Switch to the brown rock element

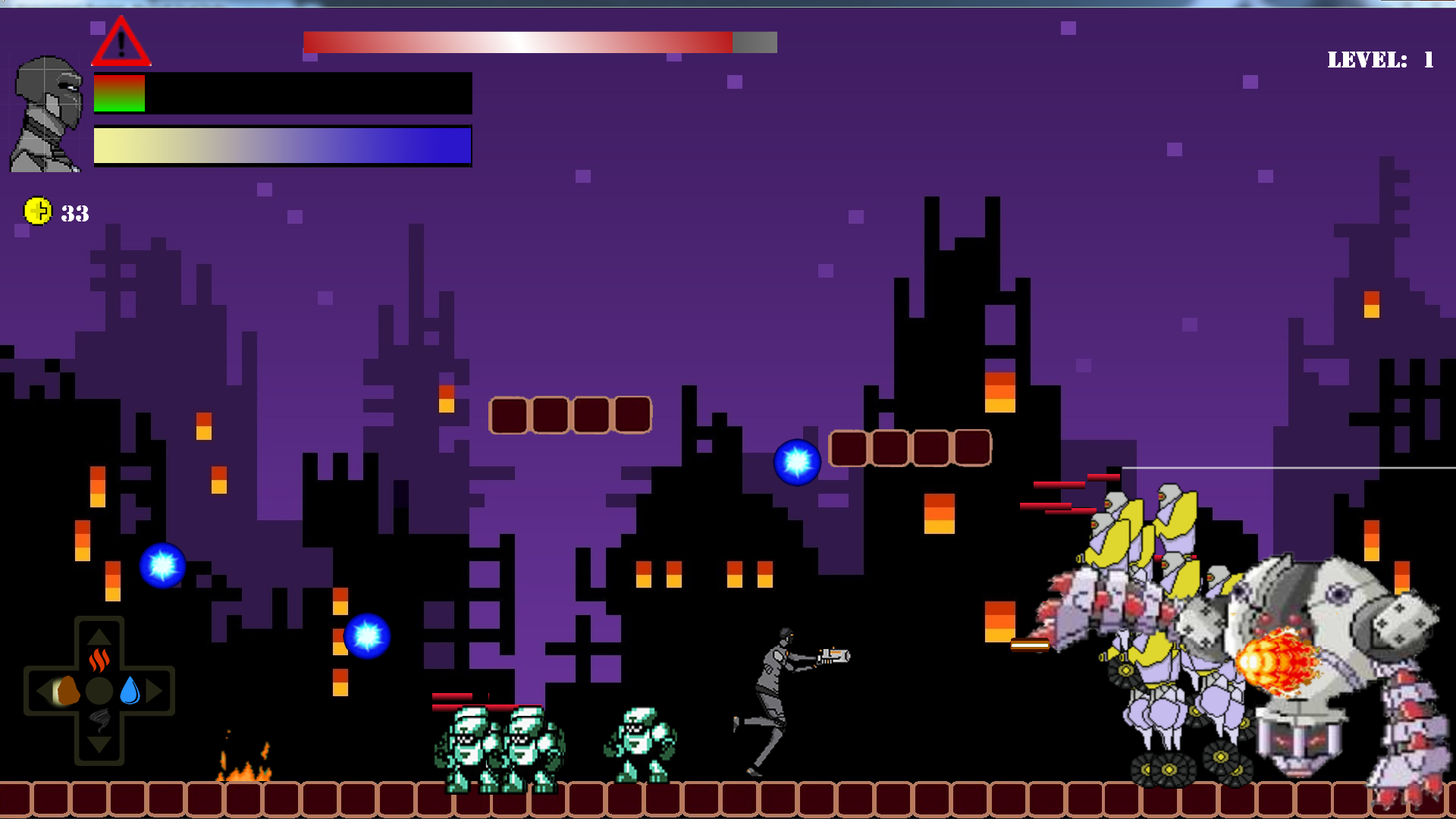tap(66, 691)
